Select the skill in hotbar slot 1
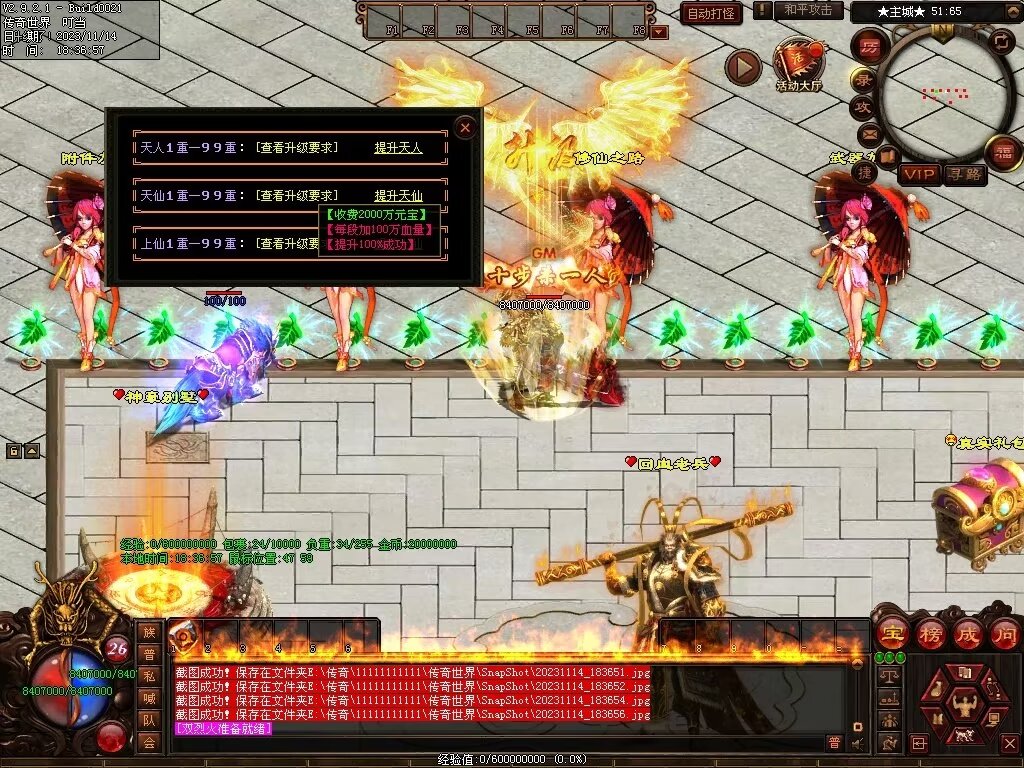The image size is (1024, 768). [x=186, y=636]
